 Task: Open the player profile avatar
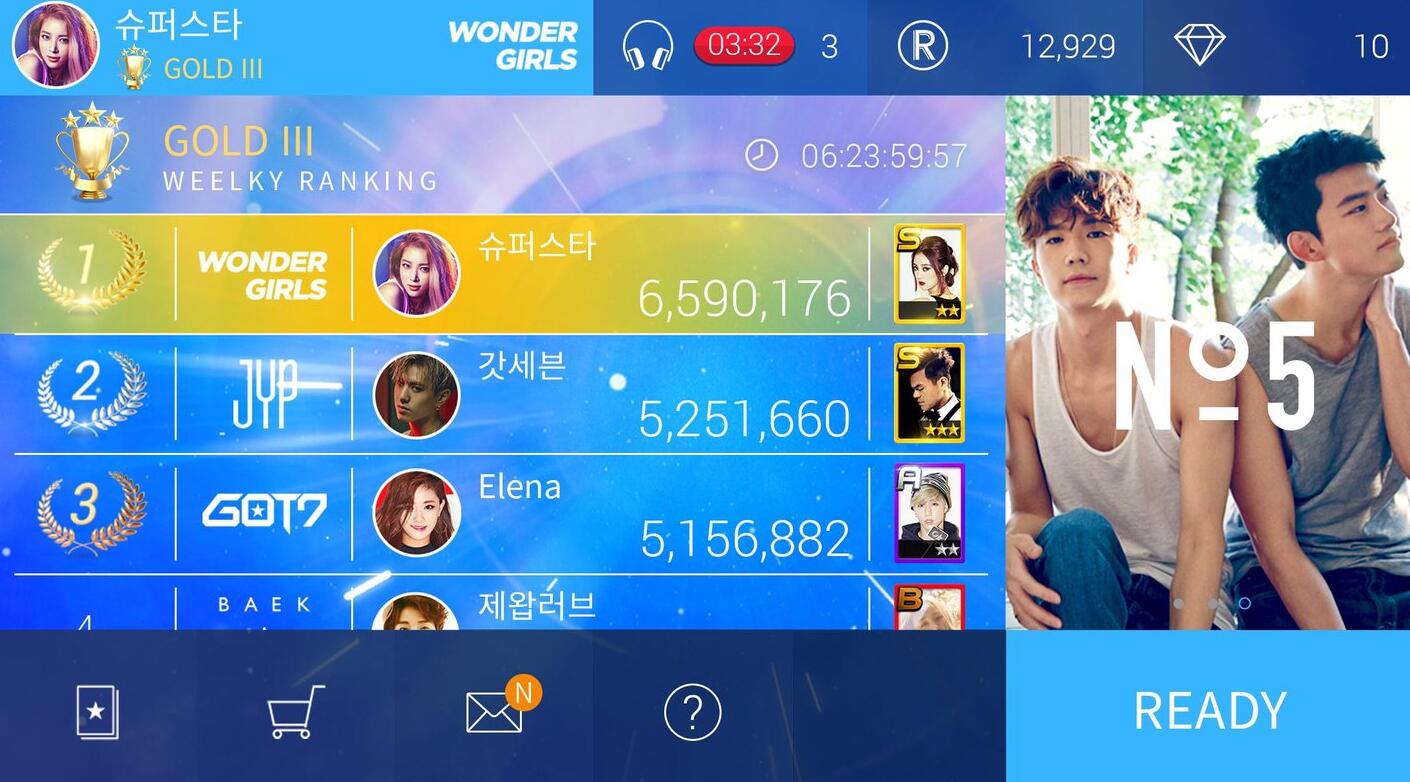pos(55,46)
